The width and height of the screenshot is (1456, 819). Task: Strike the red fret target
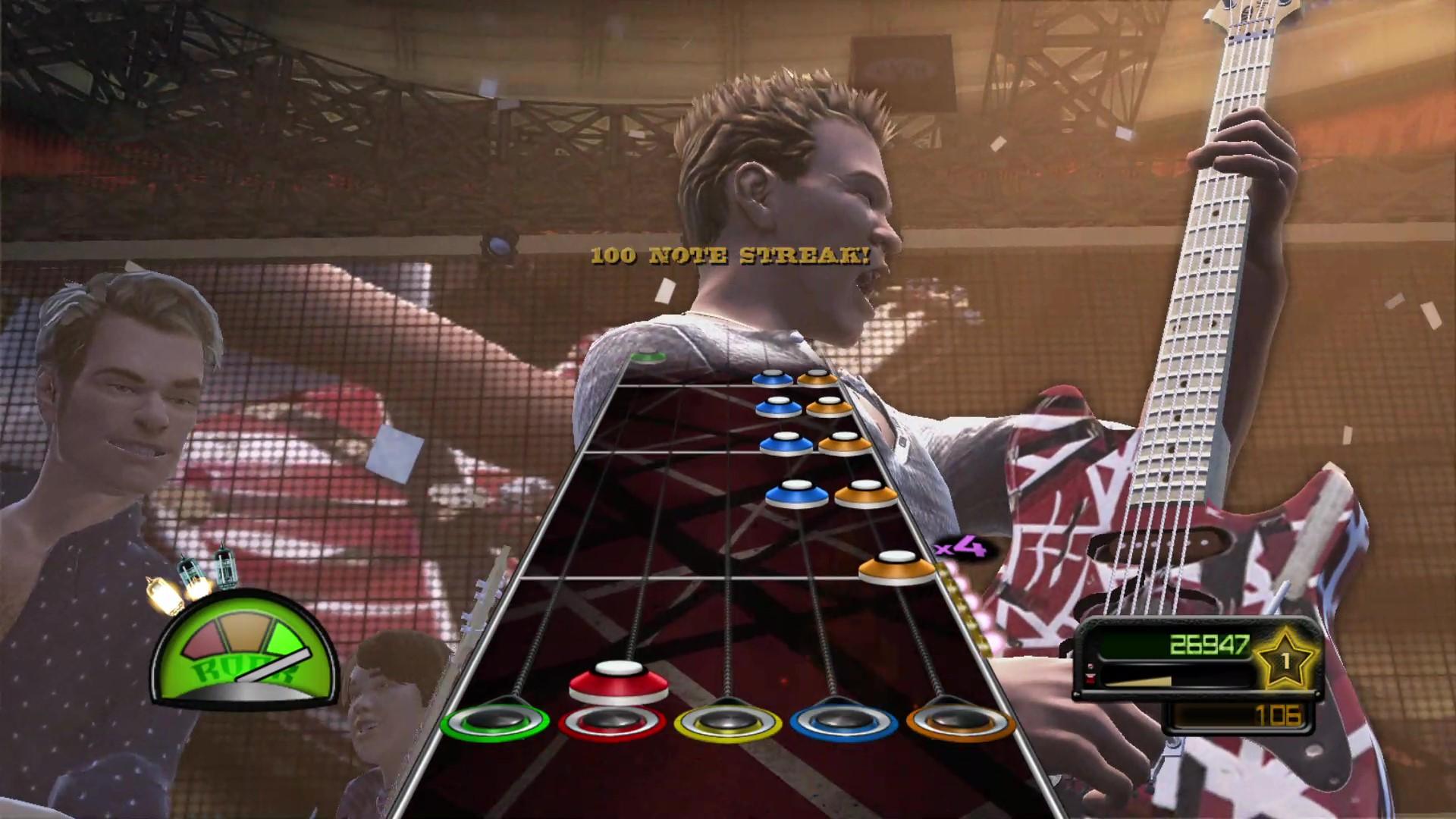click(x=611, y=720)
